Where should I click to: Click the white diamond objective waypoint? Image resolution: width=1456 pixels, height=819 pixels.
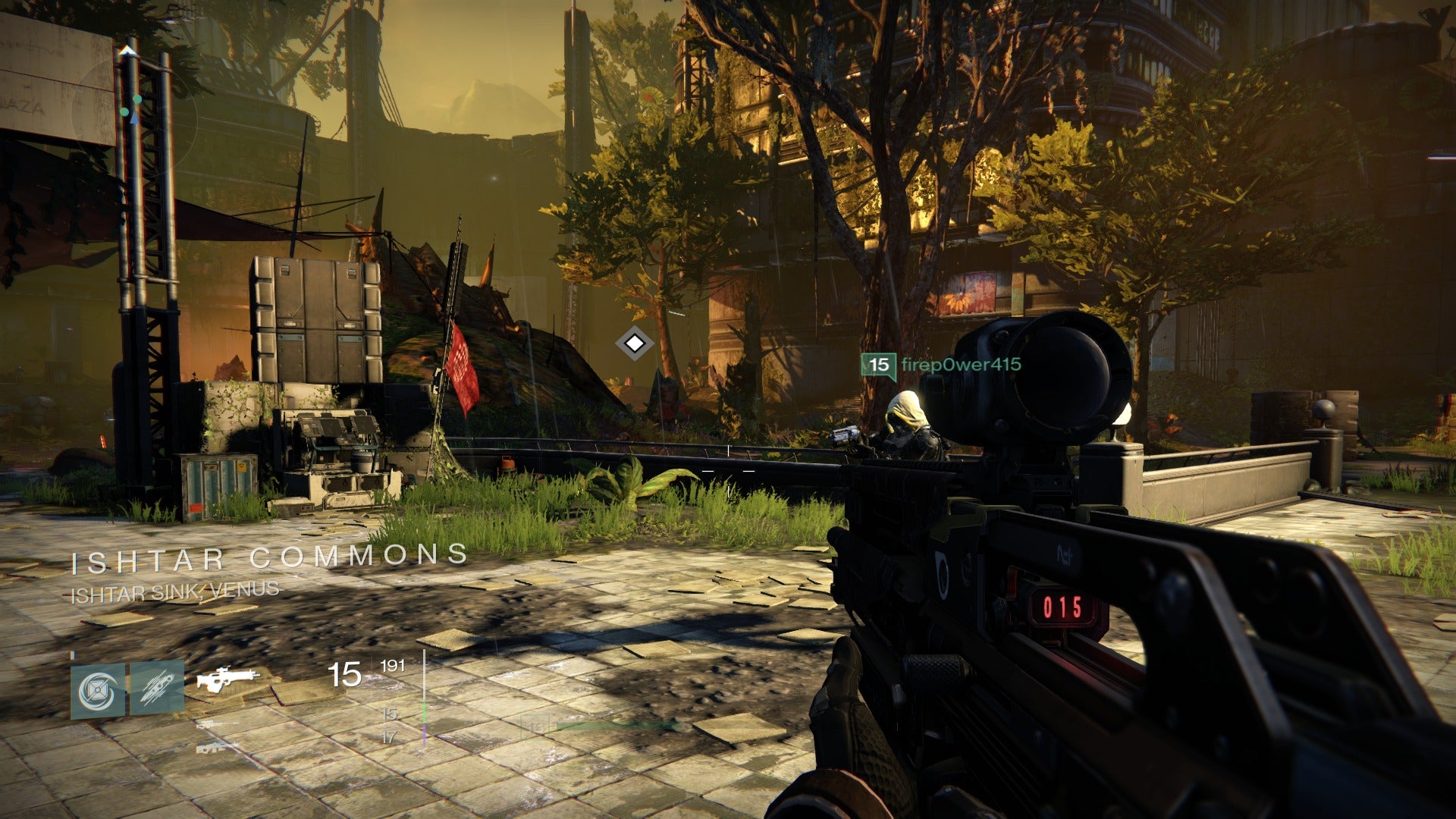click(634, 344)
